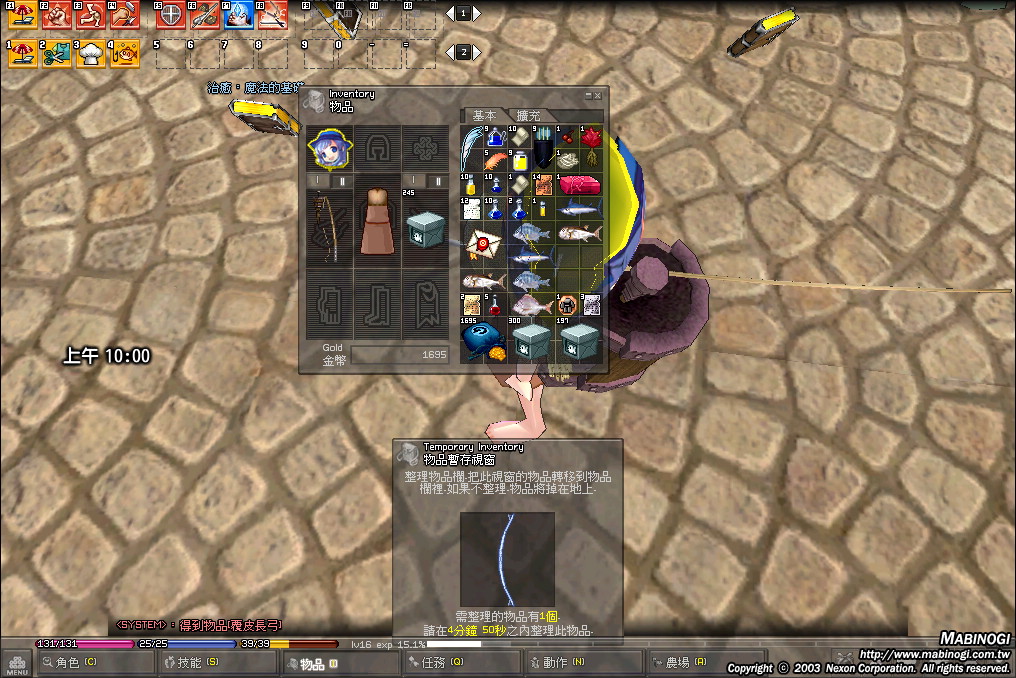Switch to the 擴充 inventory tab
The width and height of the screenshot is (1016, 678).
pos(527,116)
